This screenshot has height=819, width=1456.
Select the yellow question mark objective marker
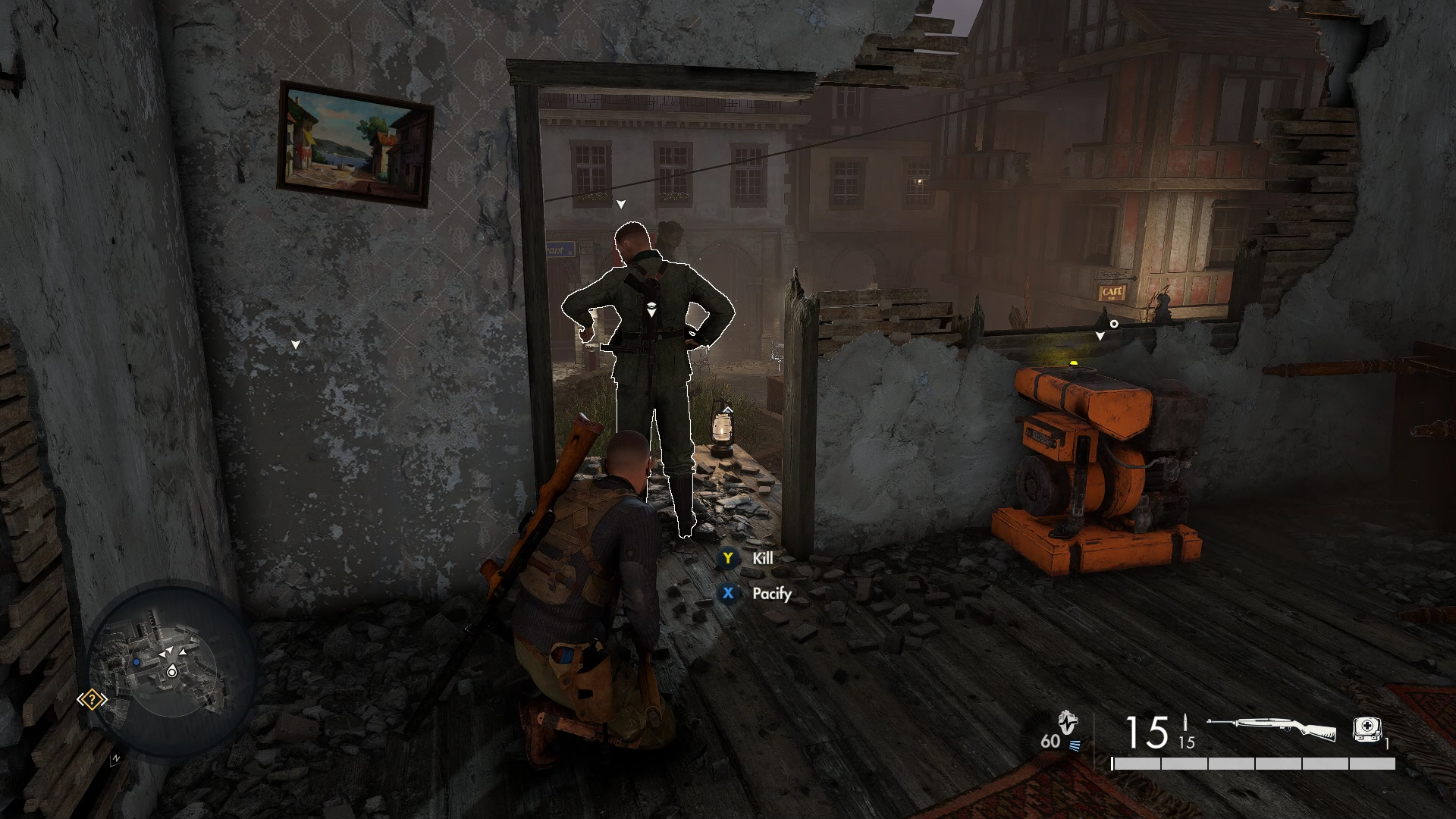click(92, 699)
